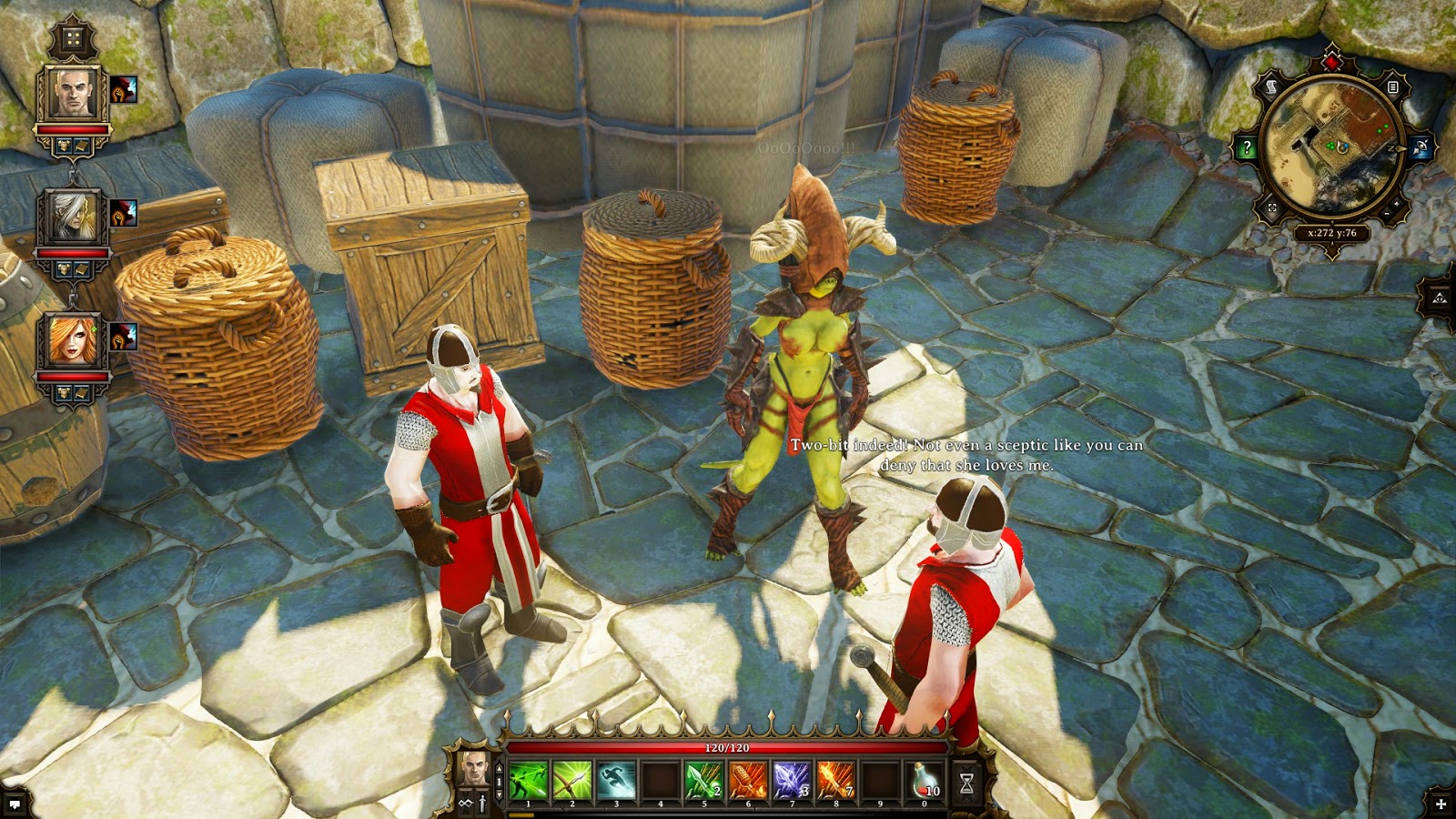Viewport: 1456px width, 819px height.
Task: Select the white-haired companion portrait
Action: point(73,217)
